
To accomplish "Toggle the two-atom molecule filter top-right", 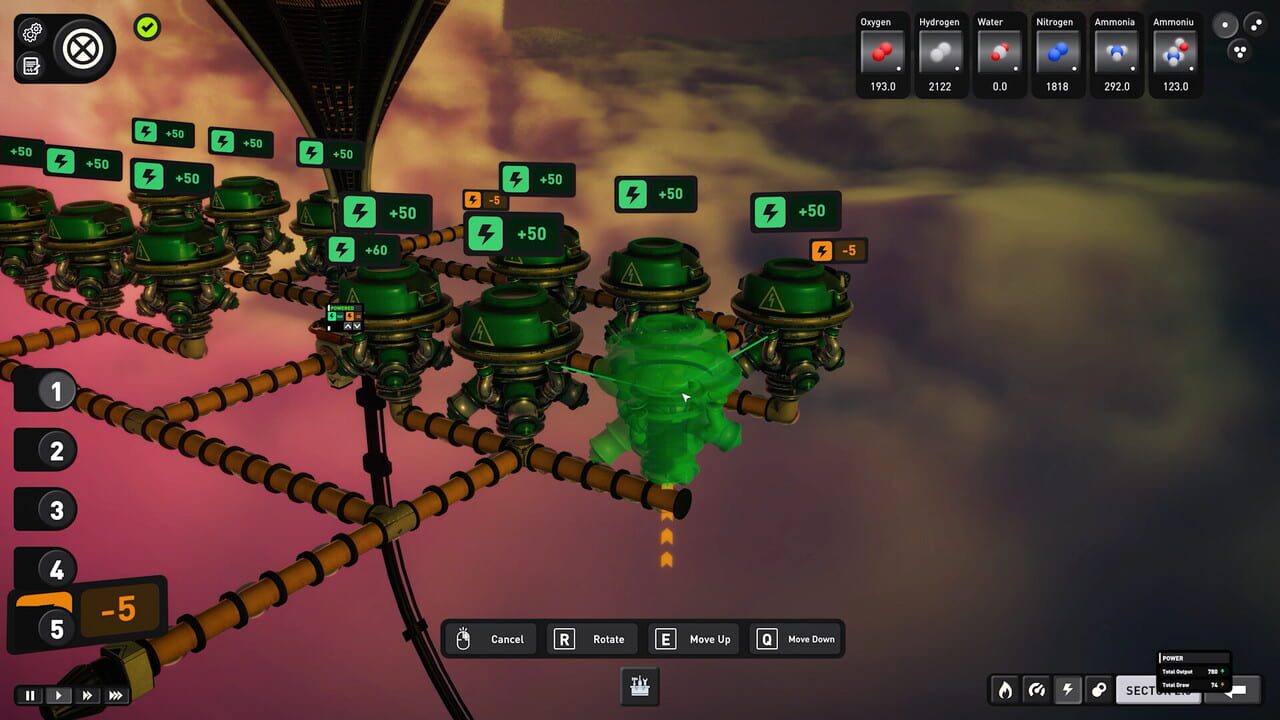I will point(1257,24).
